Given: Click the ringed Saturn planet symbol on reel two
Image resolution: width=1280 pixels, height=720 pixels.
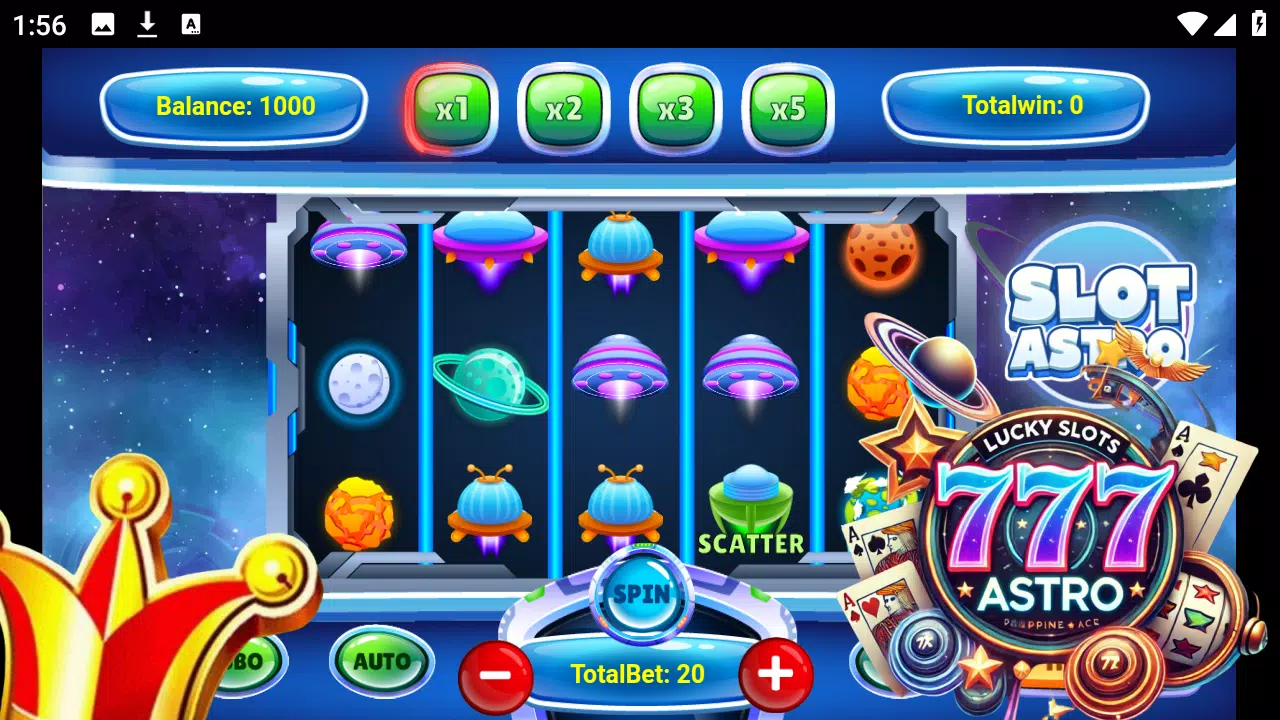Looking at the screenshot, I should click(490, 385).
